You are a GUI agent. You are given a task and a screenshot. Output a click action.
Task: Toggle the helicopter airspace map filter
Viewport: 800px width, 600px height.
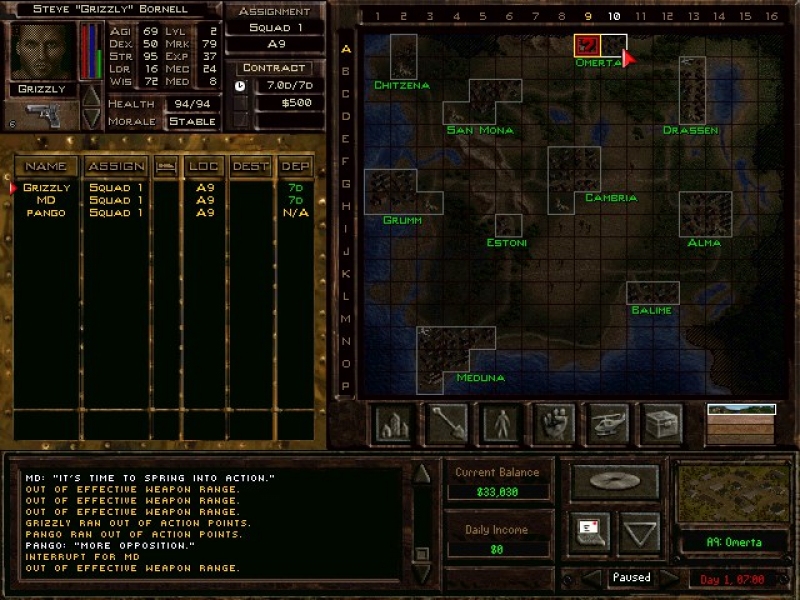coord(607,422)
